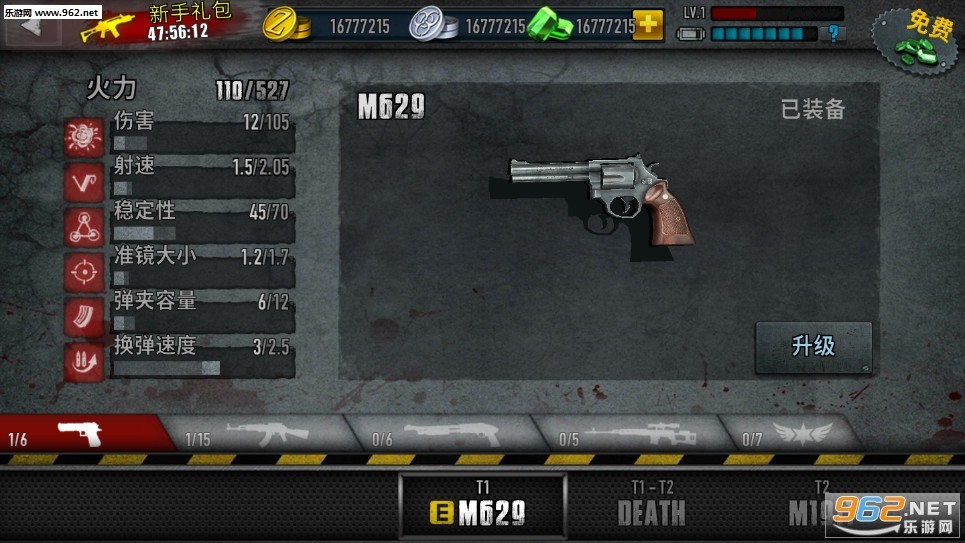965x543 pixels.
Task: Add more currency with the yellow plus
Action: 648,25
